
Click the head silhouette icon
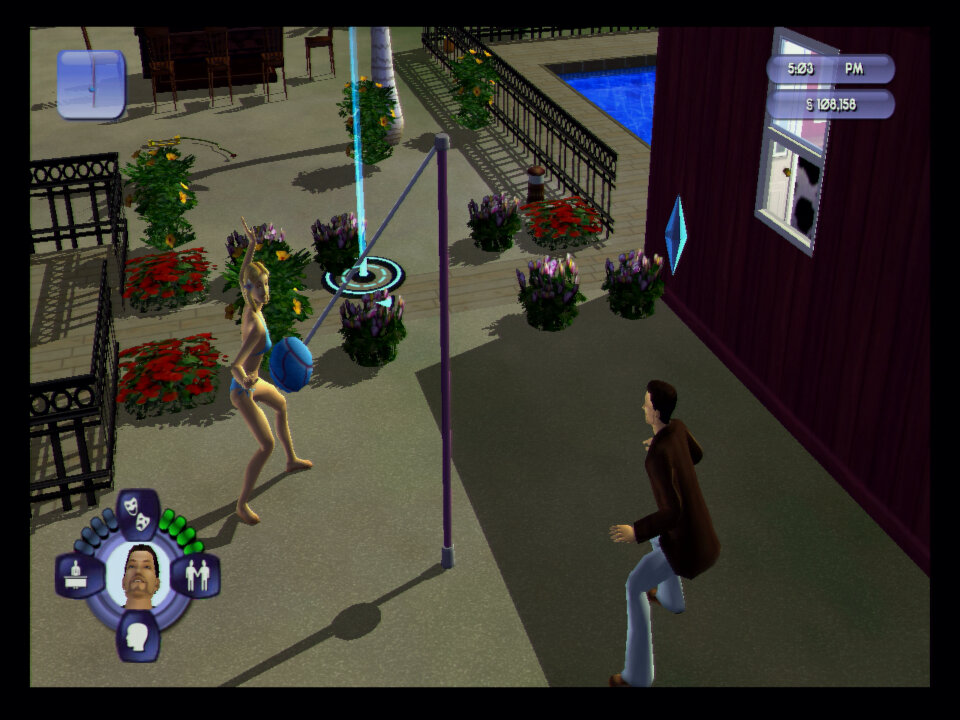tap(138, 635)
